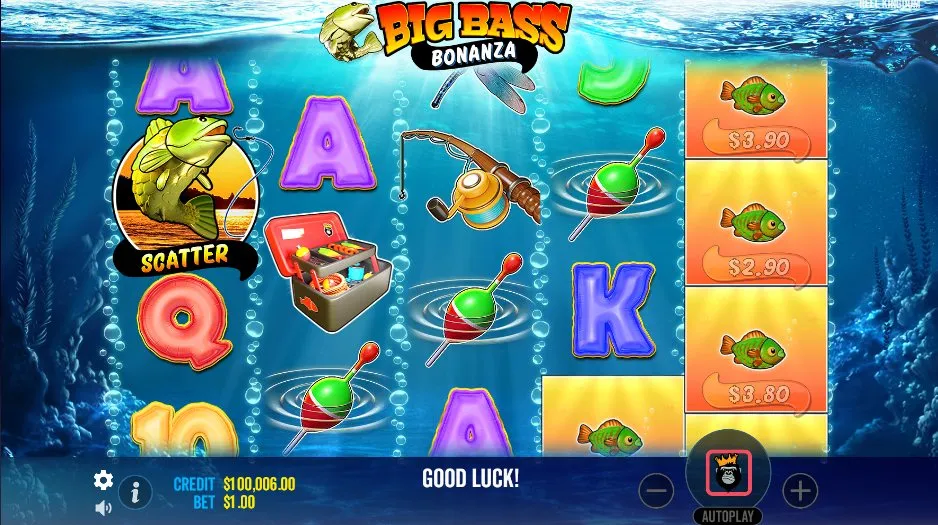This screenshot has height=525, width=938.
Task: Spin the reels with the center button
Action: point(728,472)
